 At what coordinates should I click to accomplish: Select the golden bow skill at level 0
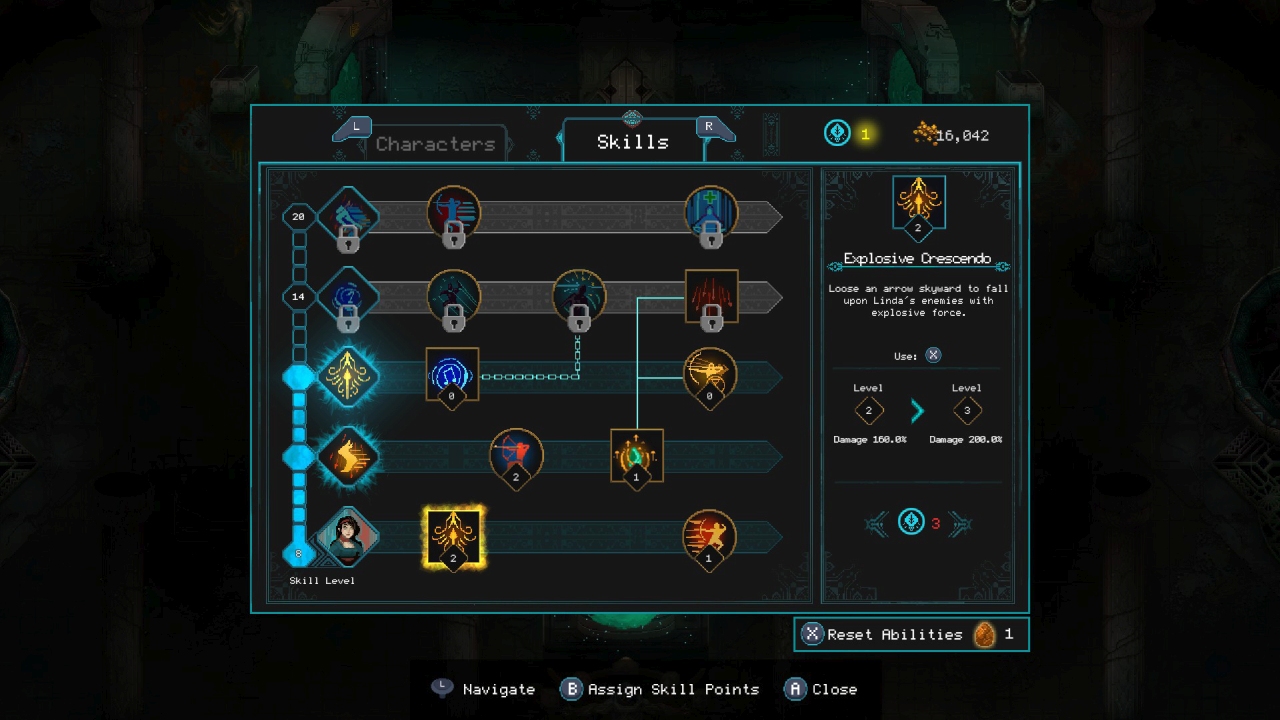[710, 377]
